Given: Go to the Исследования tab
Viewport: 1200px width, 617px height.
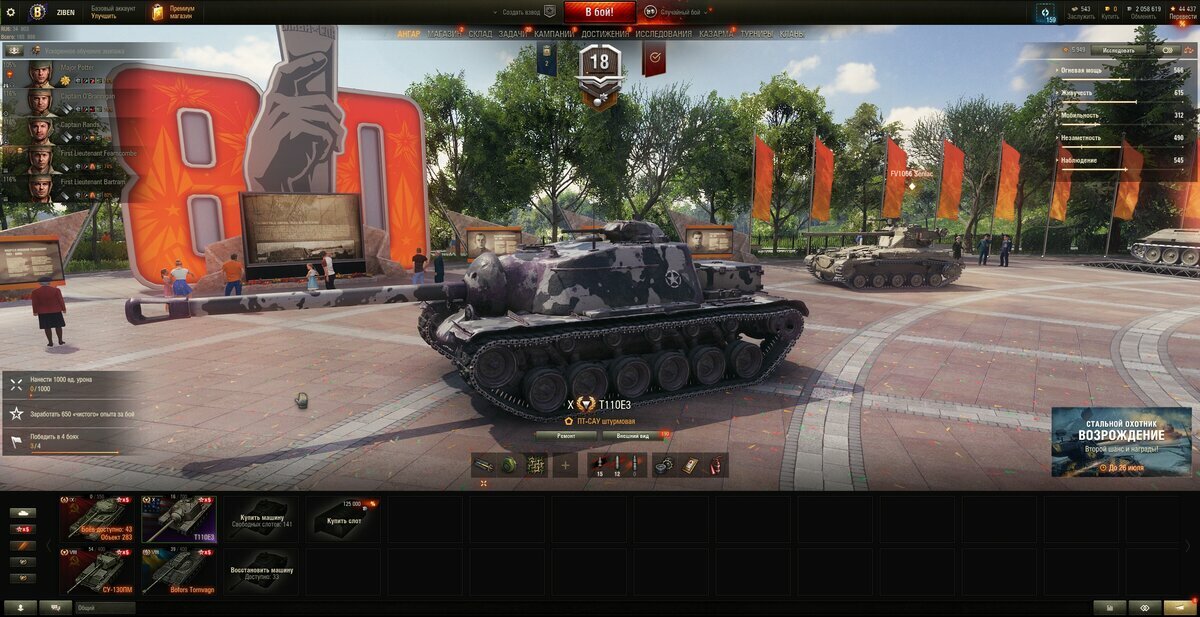Looking at the screenshot, I should coord(663,34).
